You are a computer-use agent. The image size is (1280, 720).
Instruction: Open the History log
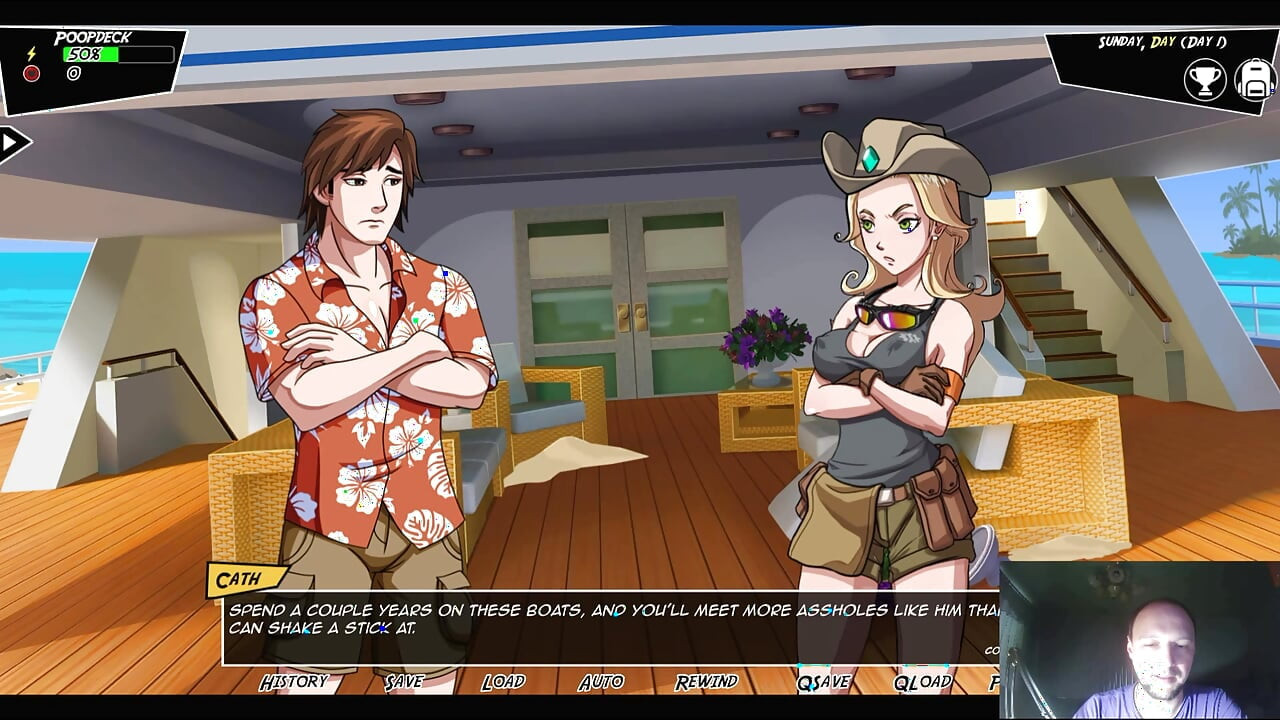[x=293, y=682]
